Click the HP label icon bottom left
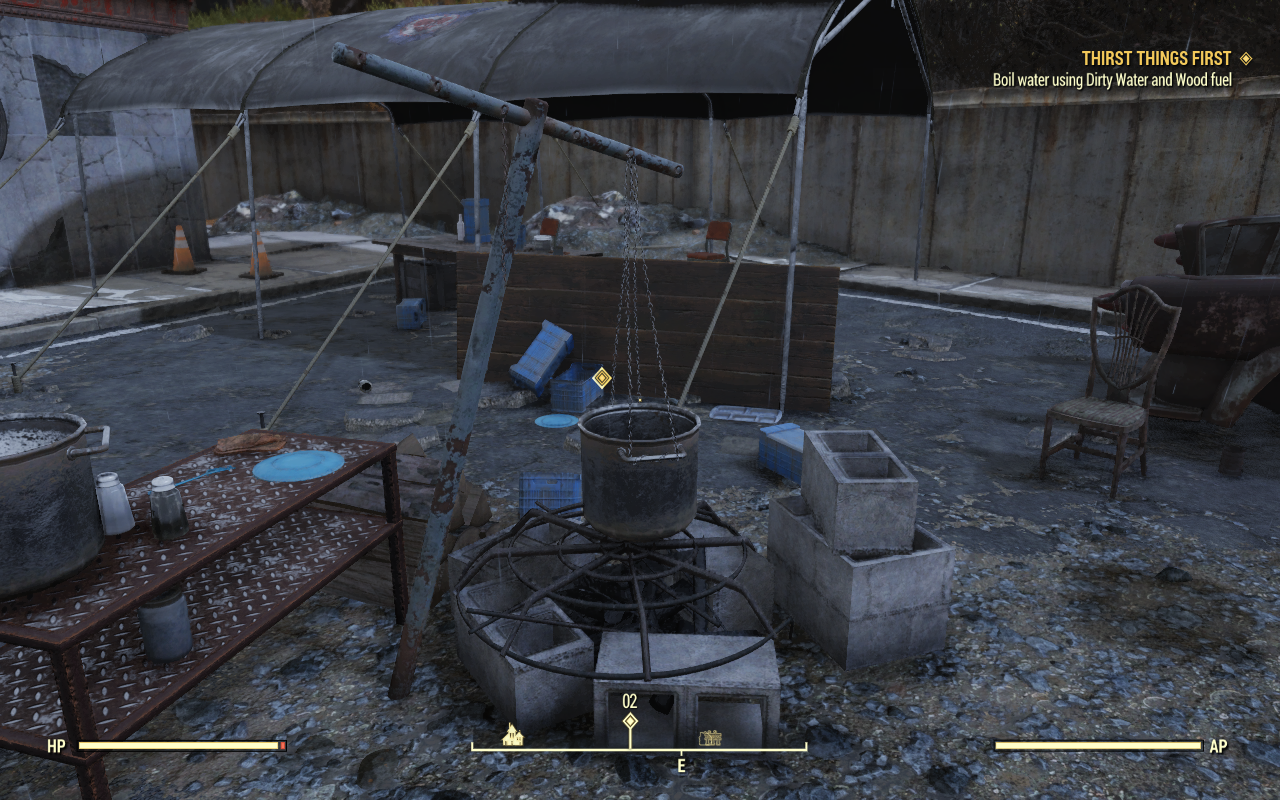1280x800 pixels. (x=56, y=746)
